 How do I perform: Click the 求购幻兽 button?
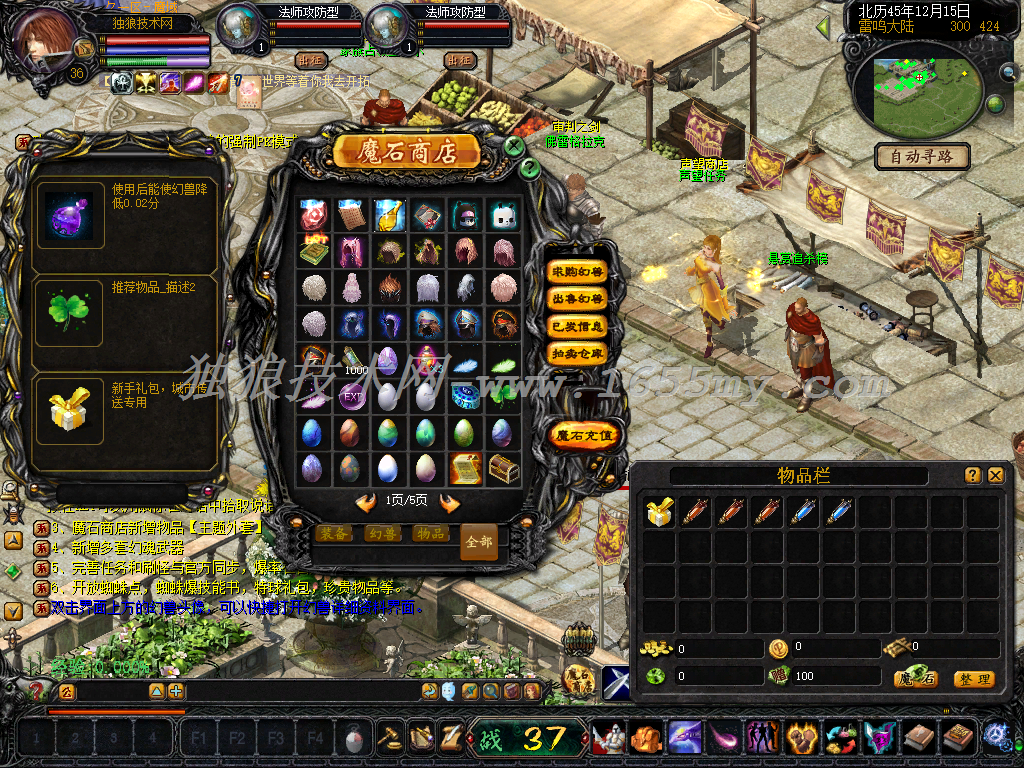[577, 272]
